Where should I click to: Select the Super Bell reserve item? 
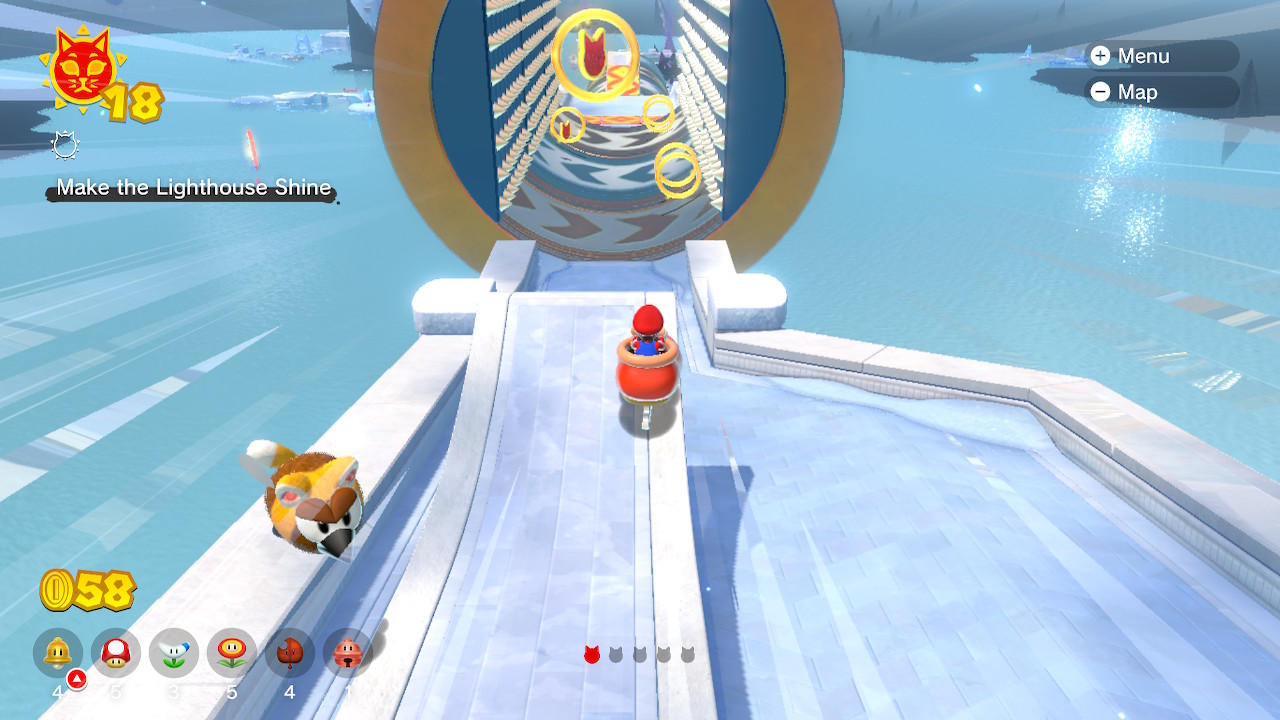pos(58,653)
